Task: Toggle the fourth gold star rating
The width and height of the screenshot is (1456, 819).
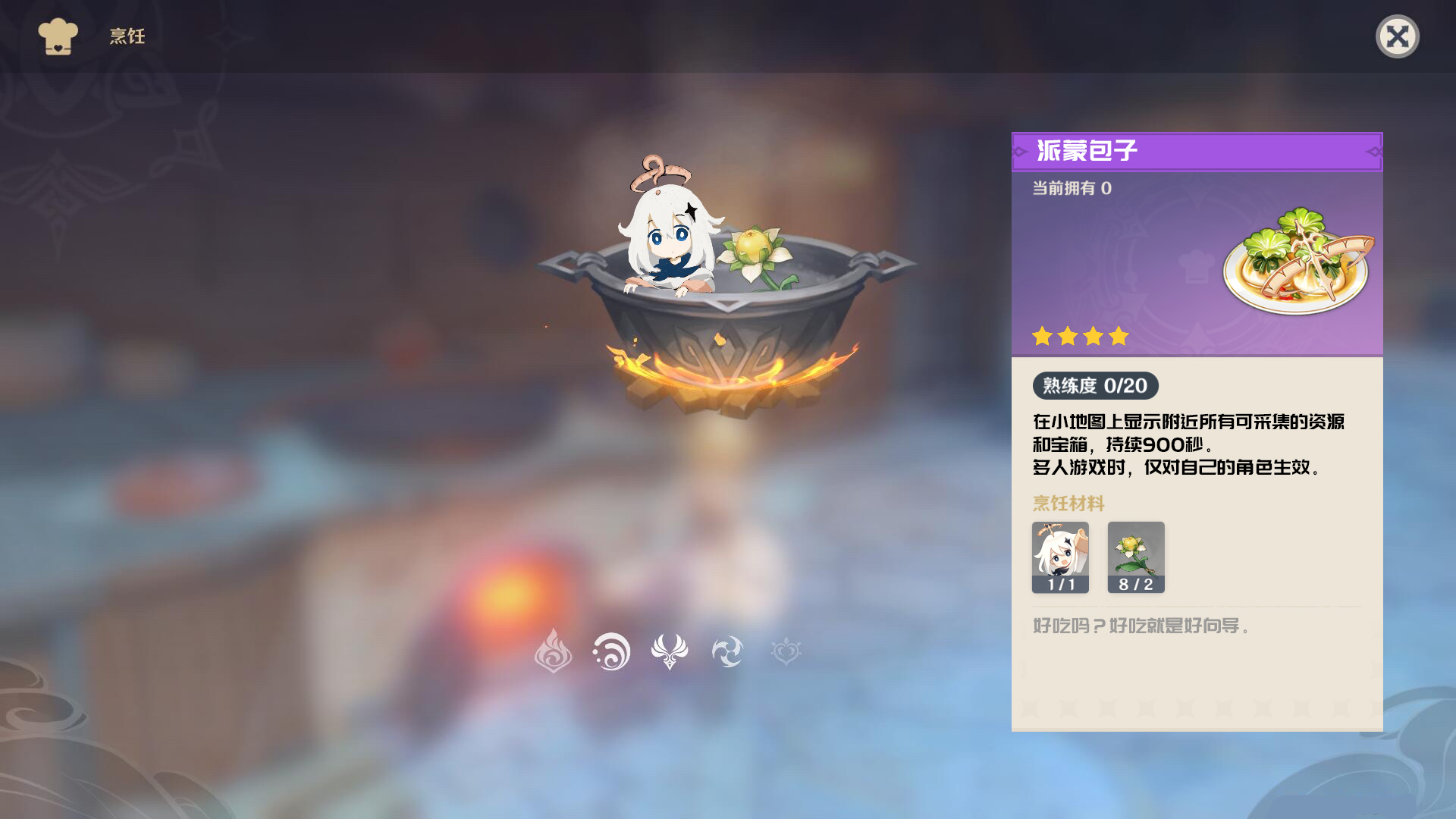Action: click(1118, 336)
